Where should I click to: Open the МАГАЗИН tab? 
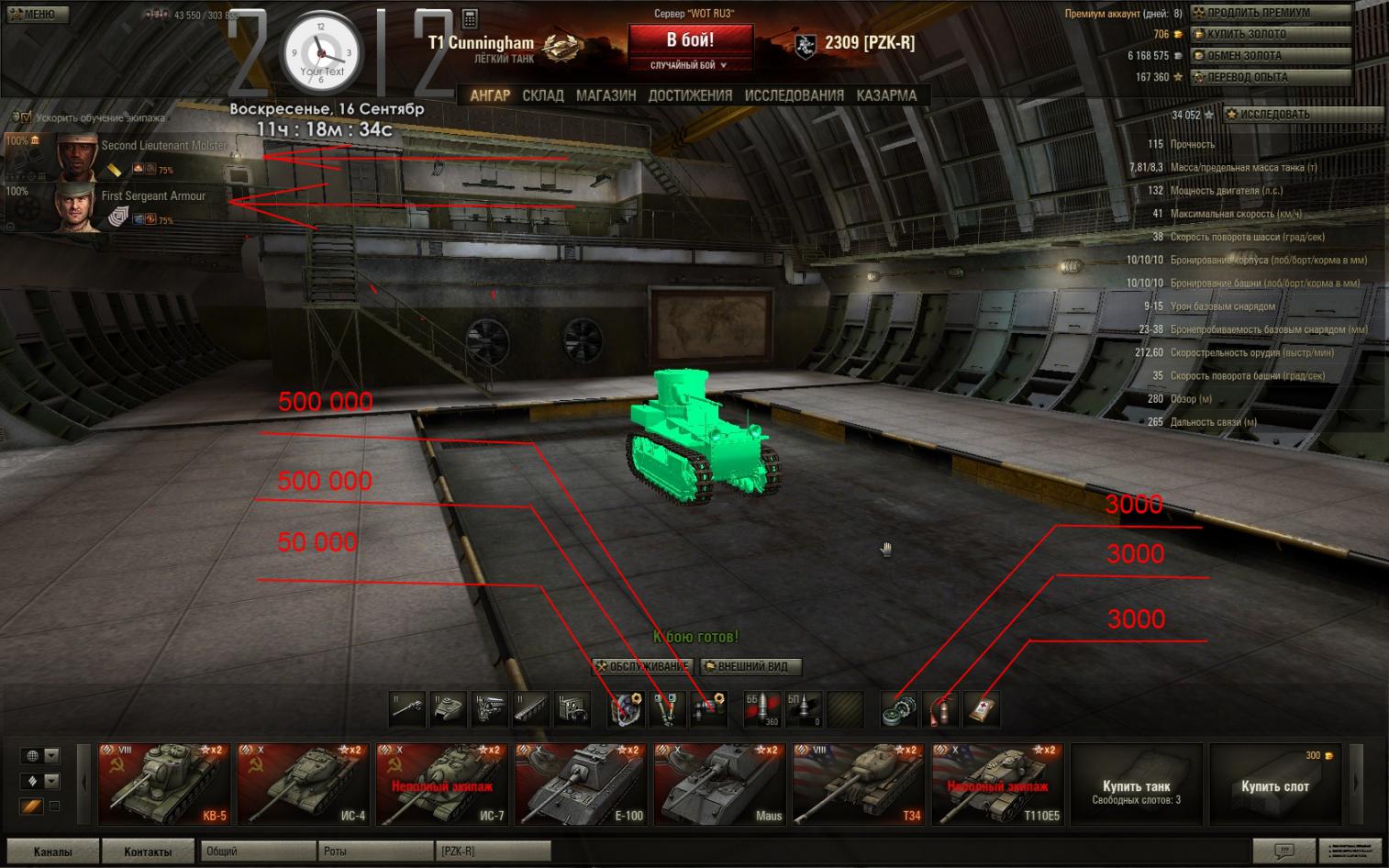[606, 95]
